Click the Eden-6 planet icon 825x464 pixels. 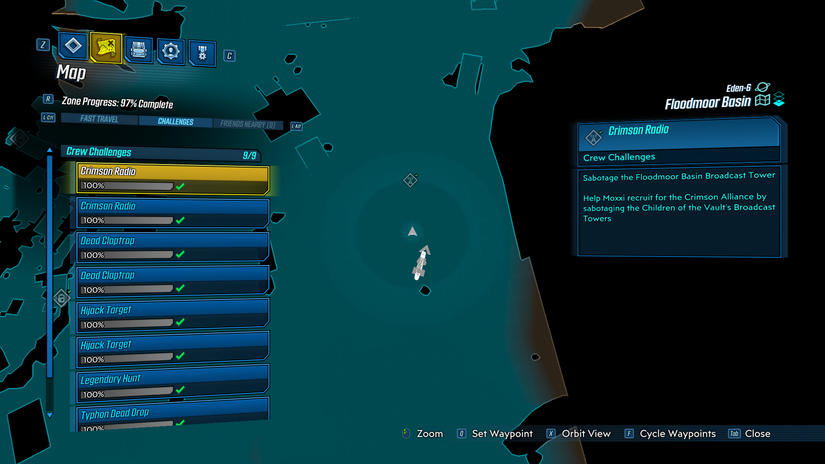click(x=764, y=88)
